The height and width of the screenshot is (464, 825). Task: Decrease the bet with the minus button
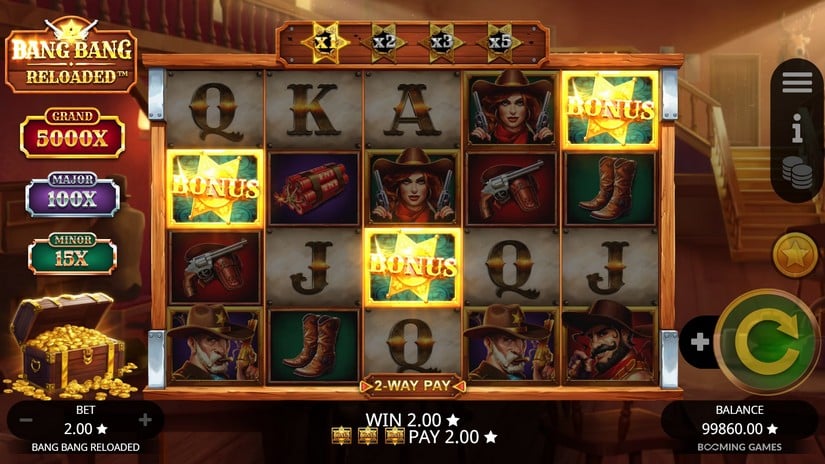point(26,420)
